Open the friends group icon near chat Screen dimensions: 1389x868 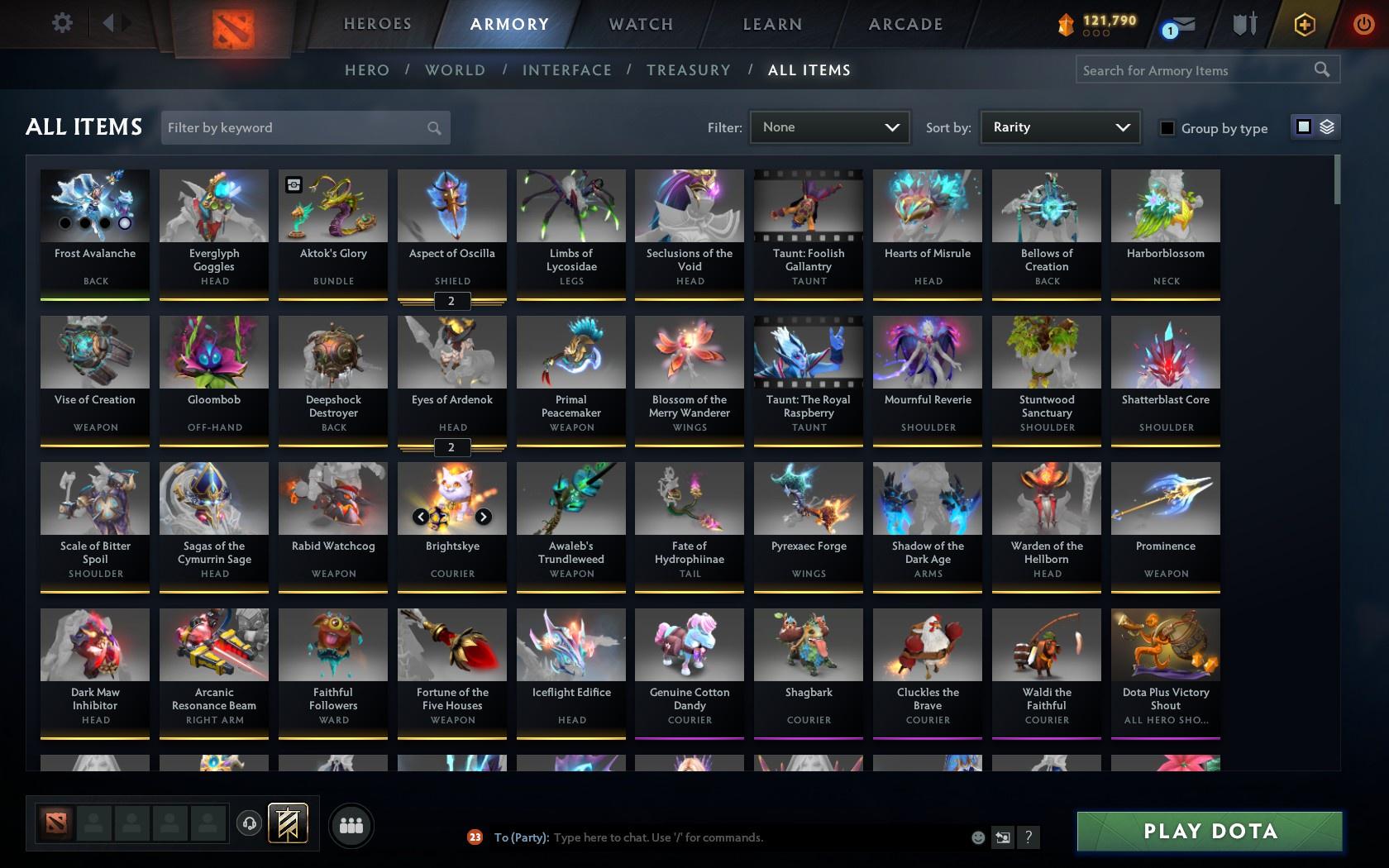pyautogui.click(x=351, y=825)
